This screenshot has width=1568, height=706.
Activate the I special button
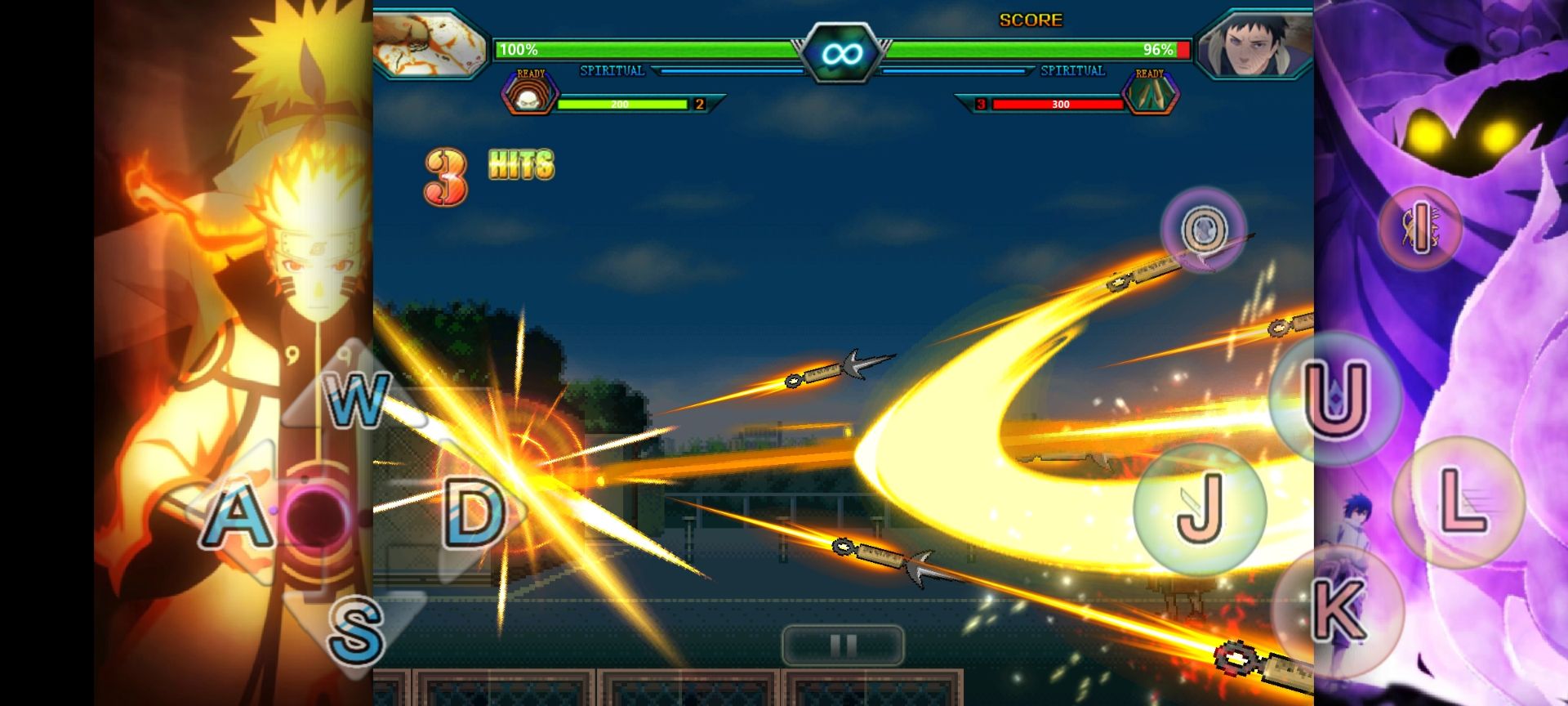(x=1419, y=226)
